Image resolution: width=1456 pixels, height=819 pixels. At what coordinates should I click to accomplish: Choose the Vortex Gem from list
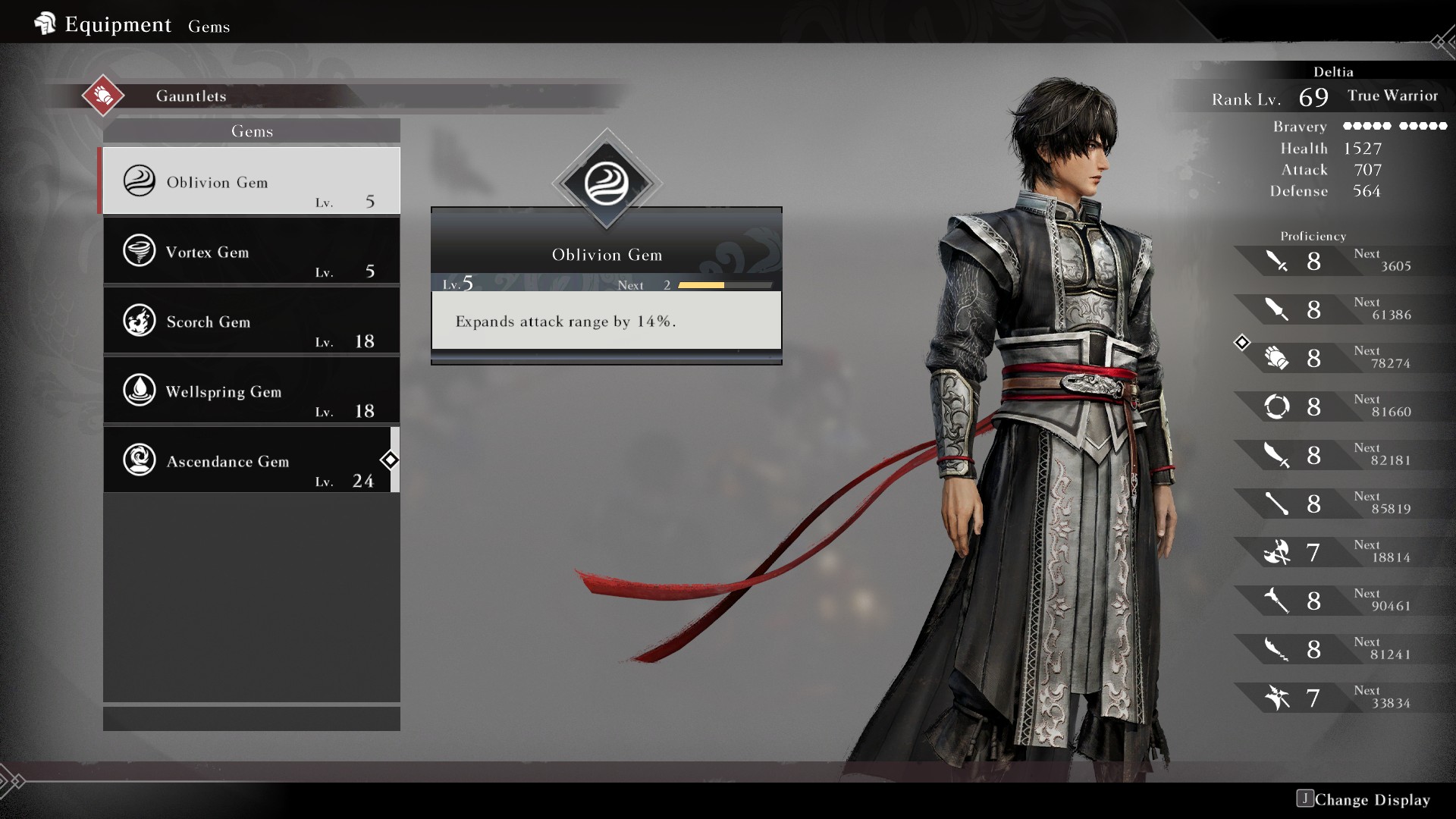[x=251, y=251]
